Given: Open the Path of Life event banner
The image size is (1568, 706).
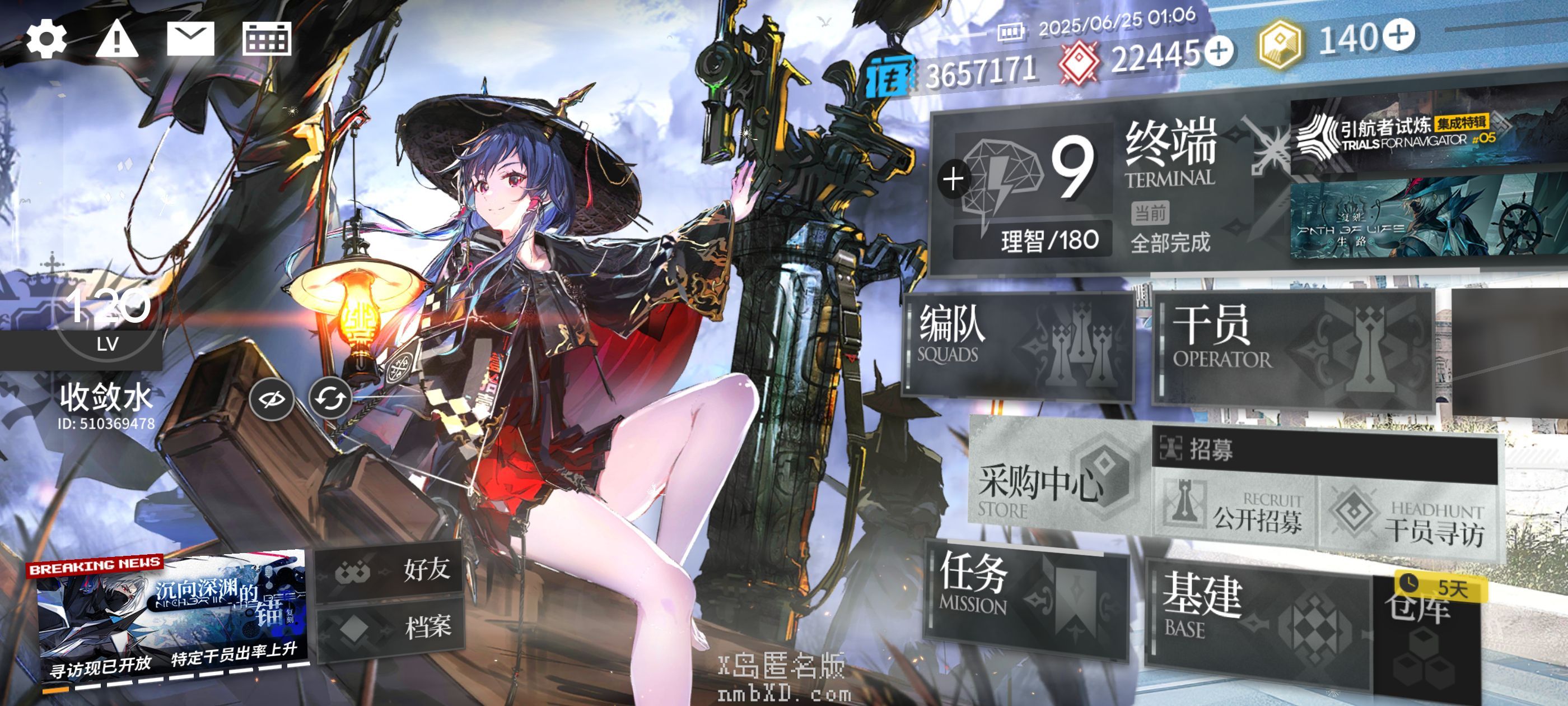Looking at the screenshot, I should 1418,219.
